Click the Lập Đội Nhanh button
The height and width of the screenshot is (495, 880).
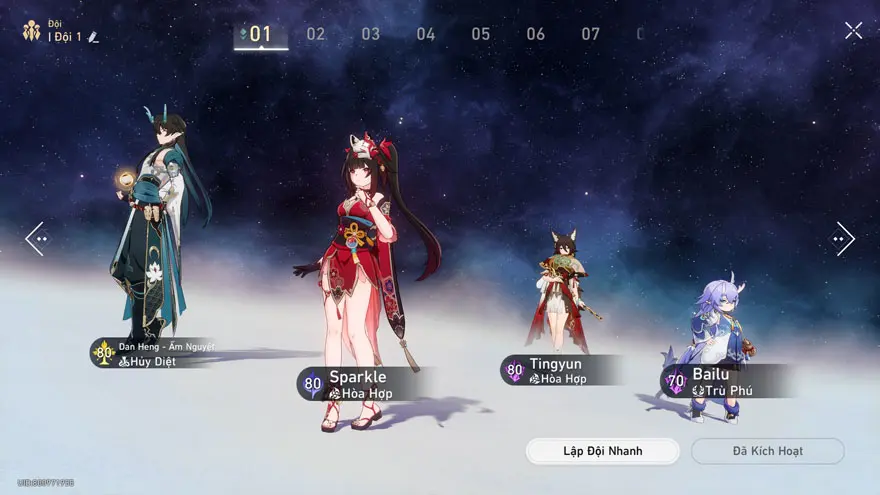[602, 451]
